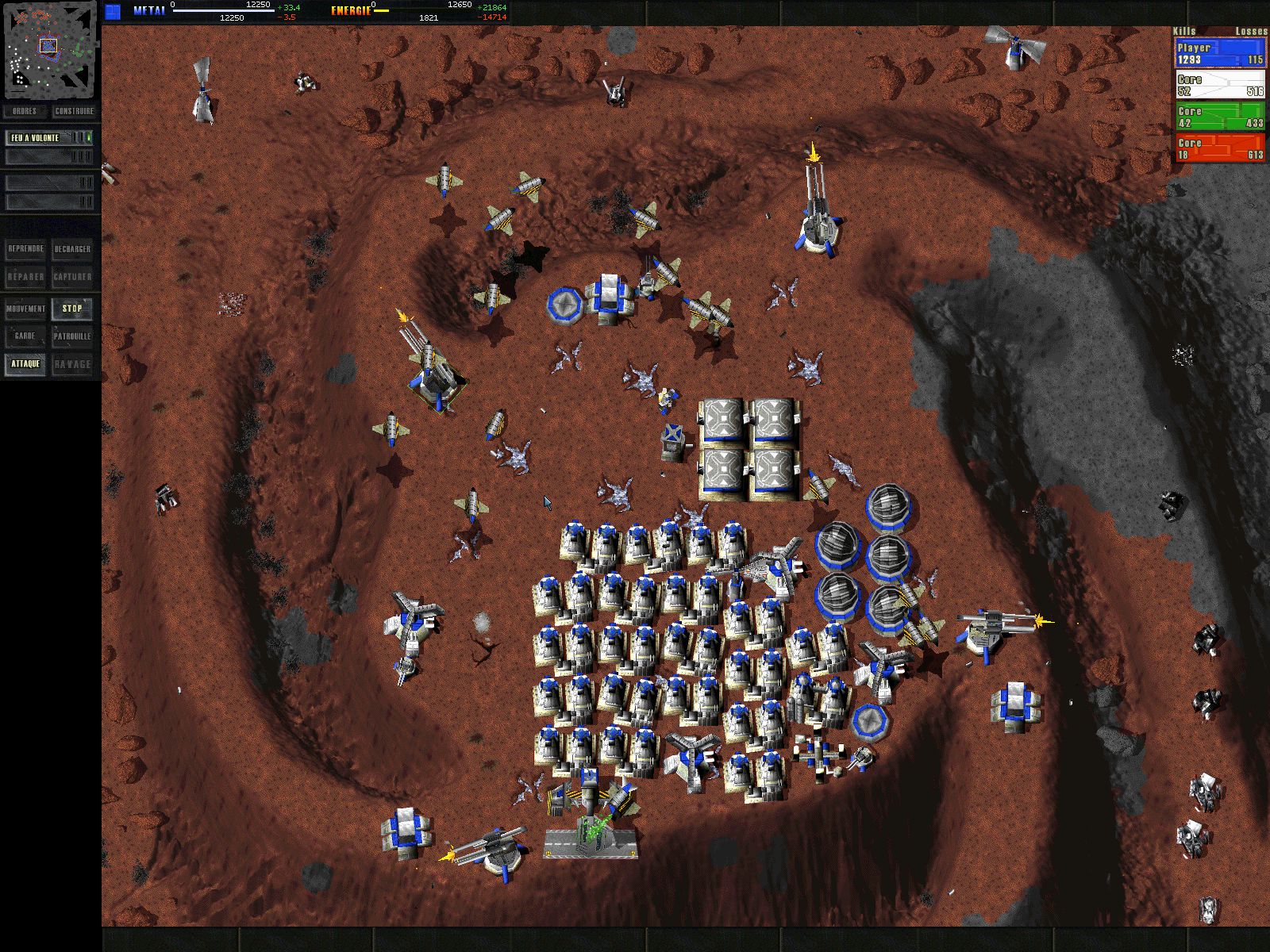Select the Garde command
Viewport: 1270px width, 952px height.
25,336
